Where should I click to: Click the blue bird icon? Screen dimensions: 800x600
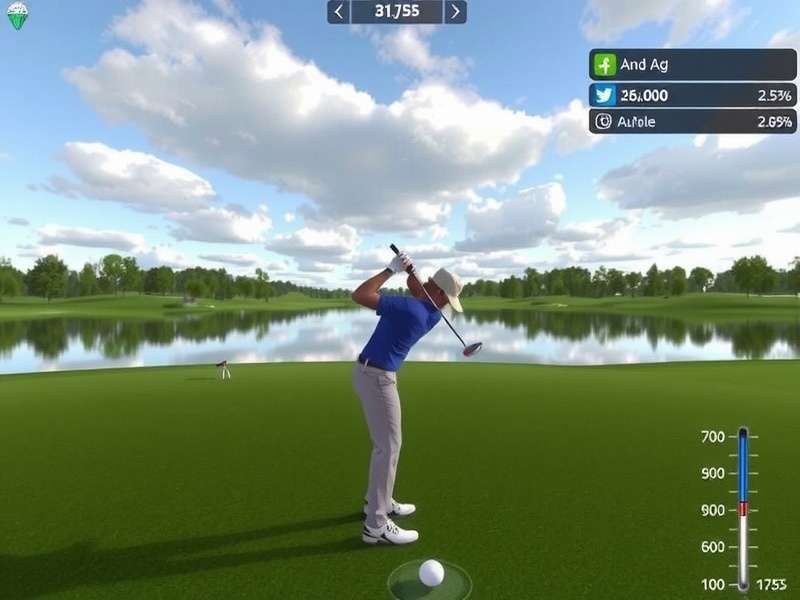pos(603,95)
